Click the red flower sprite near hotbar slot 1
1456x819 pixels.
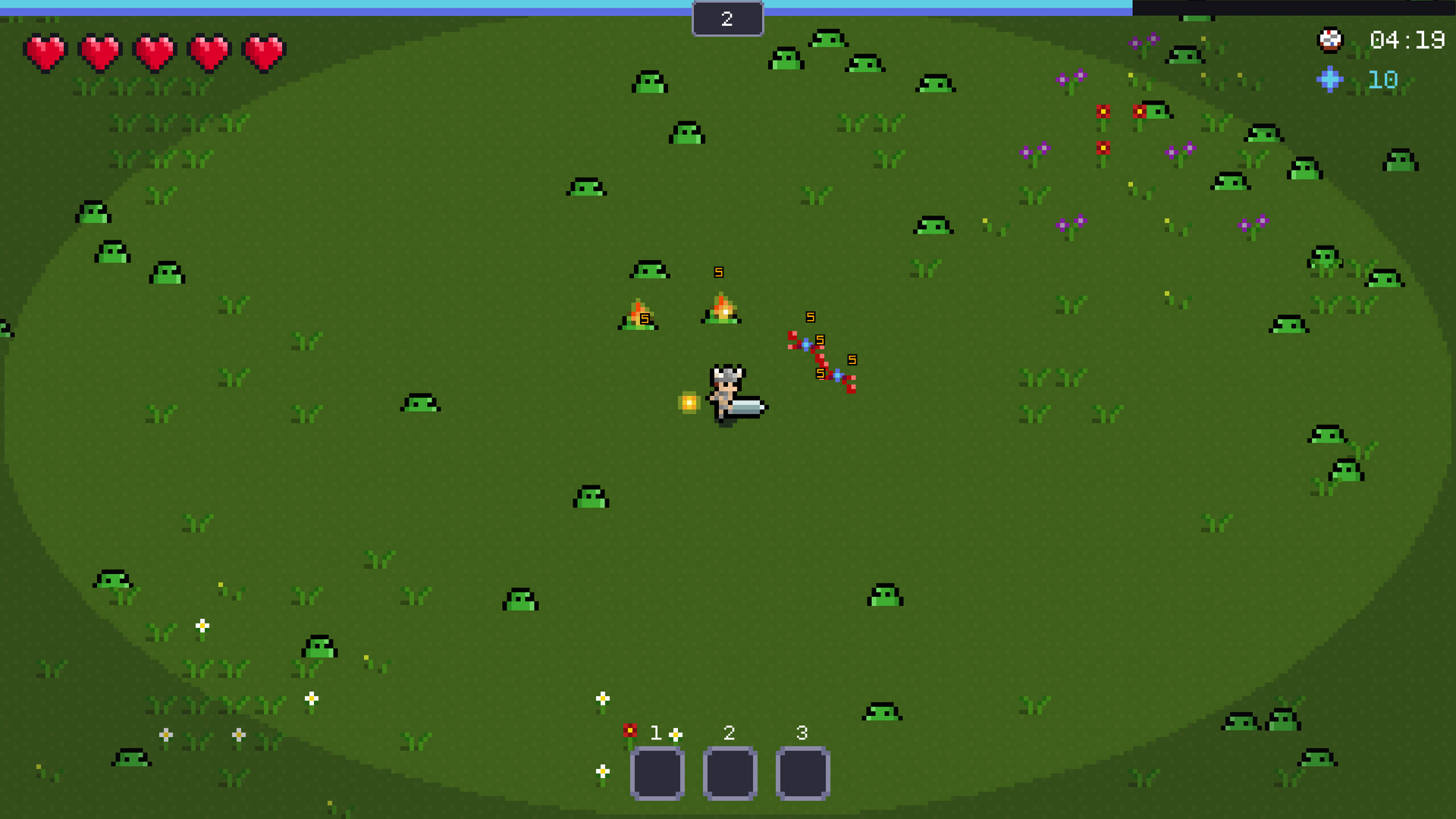[629, 730]
